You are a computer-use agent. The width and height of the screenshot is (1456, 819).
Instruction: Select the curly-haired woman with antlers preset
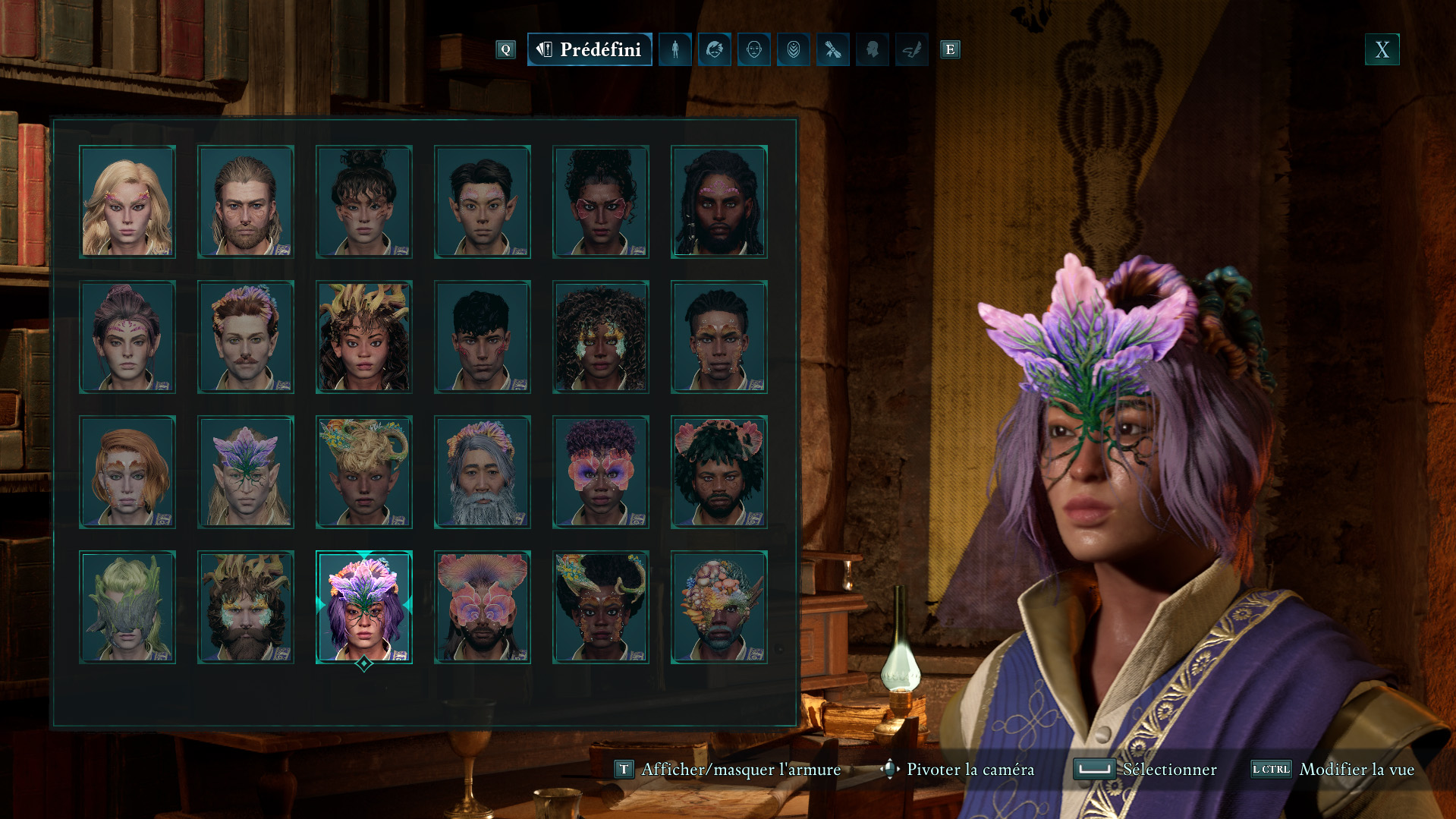pos(364,337)
